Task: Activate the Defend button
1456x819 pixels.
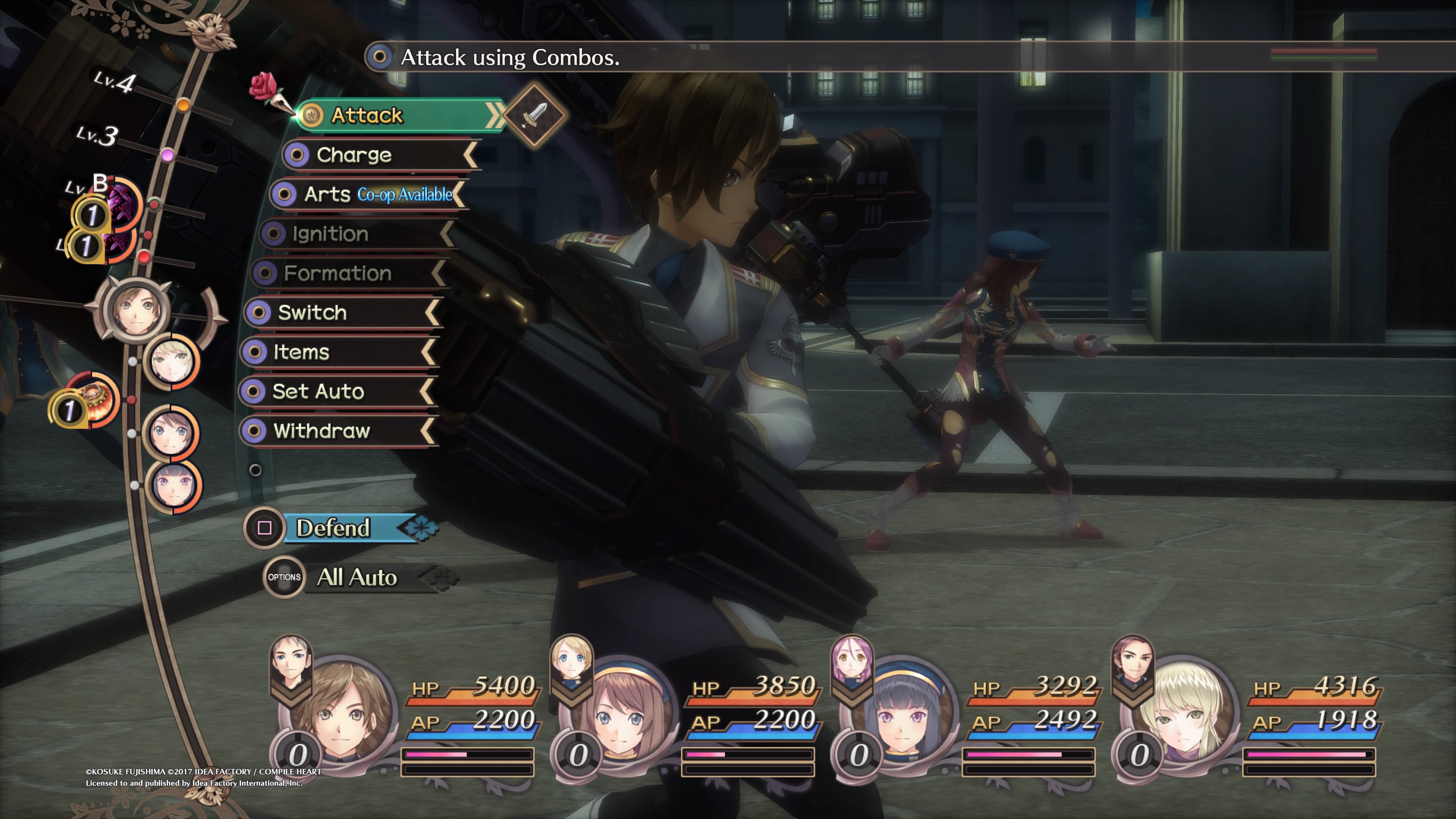Action: pyautogui.click(x=339, y=528)
